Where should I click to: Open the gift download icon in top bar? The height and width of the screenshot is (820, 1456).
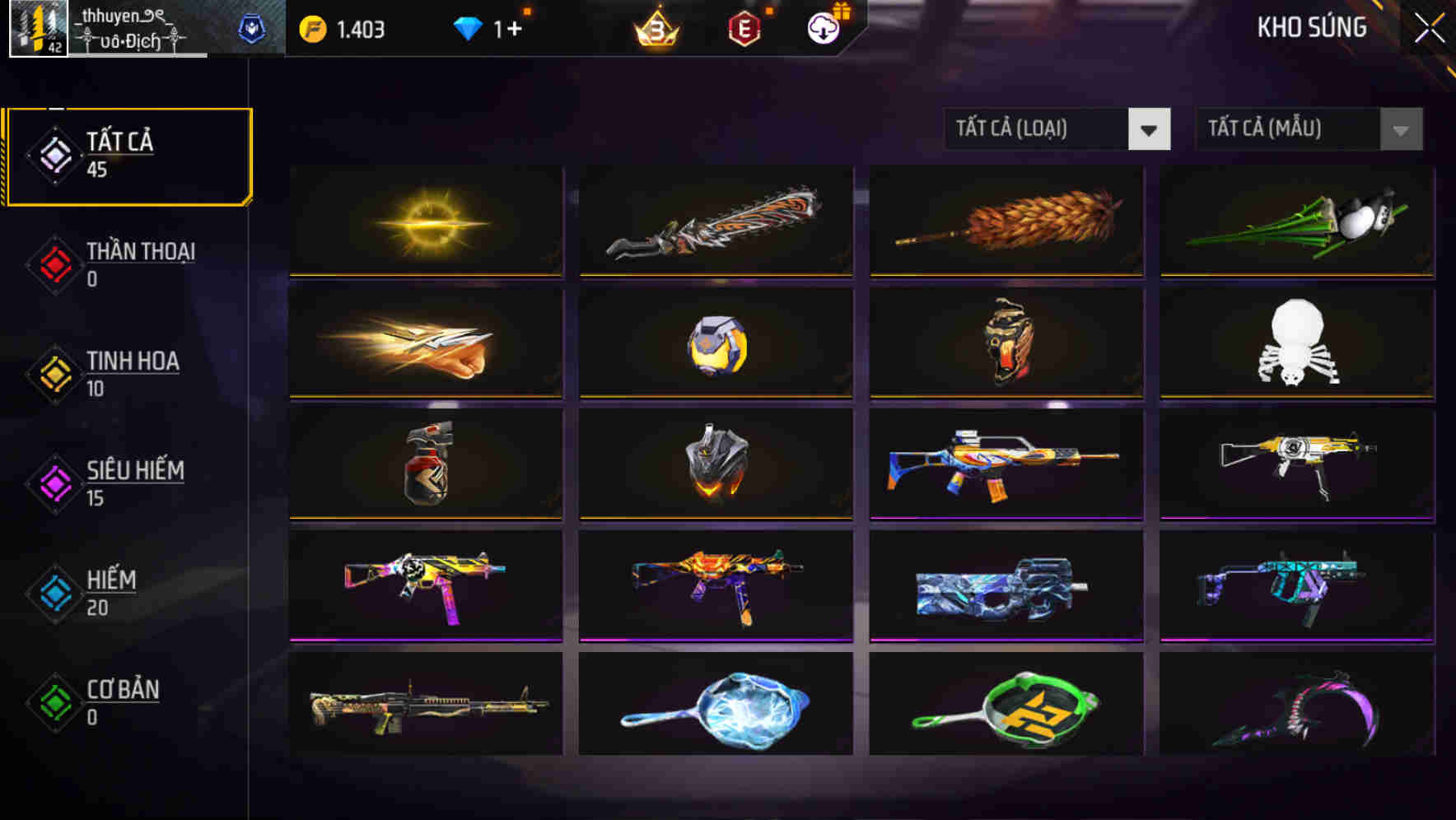pyautogui.click(x=823, y=27)
